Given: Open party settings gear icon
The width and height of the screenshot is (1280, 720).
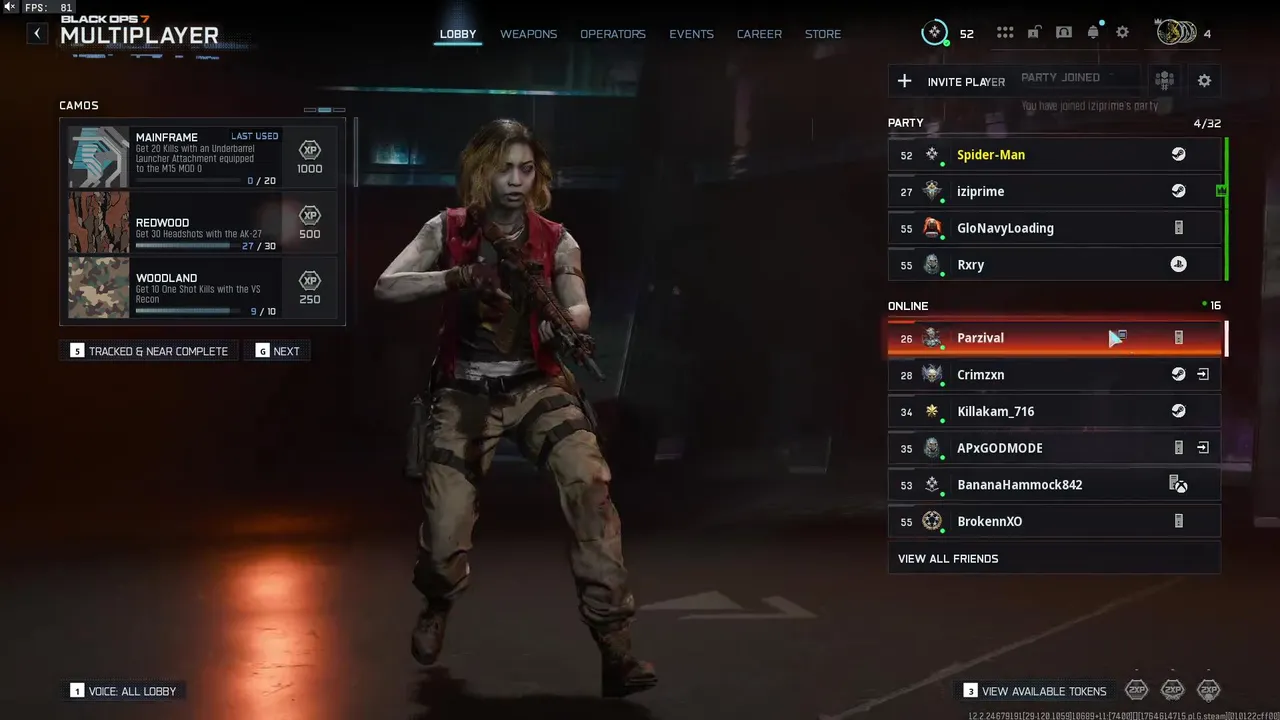Looking at the screenshot, I should point(1204,81).
